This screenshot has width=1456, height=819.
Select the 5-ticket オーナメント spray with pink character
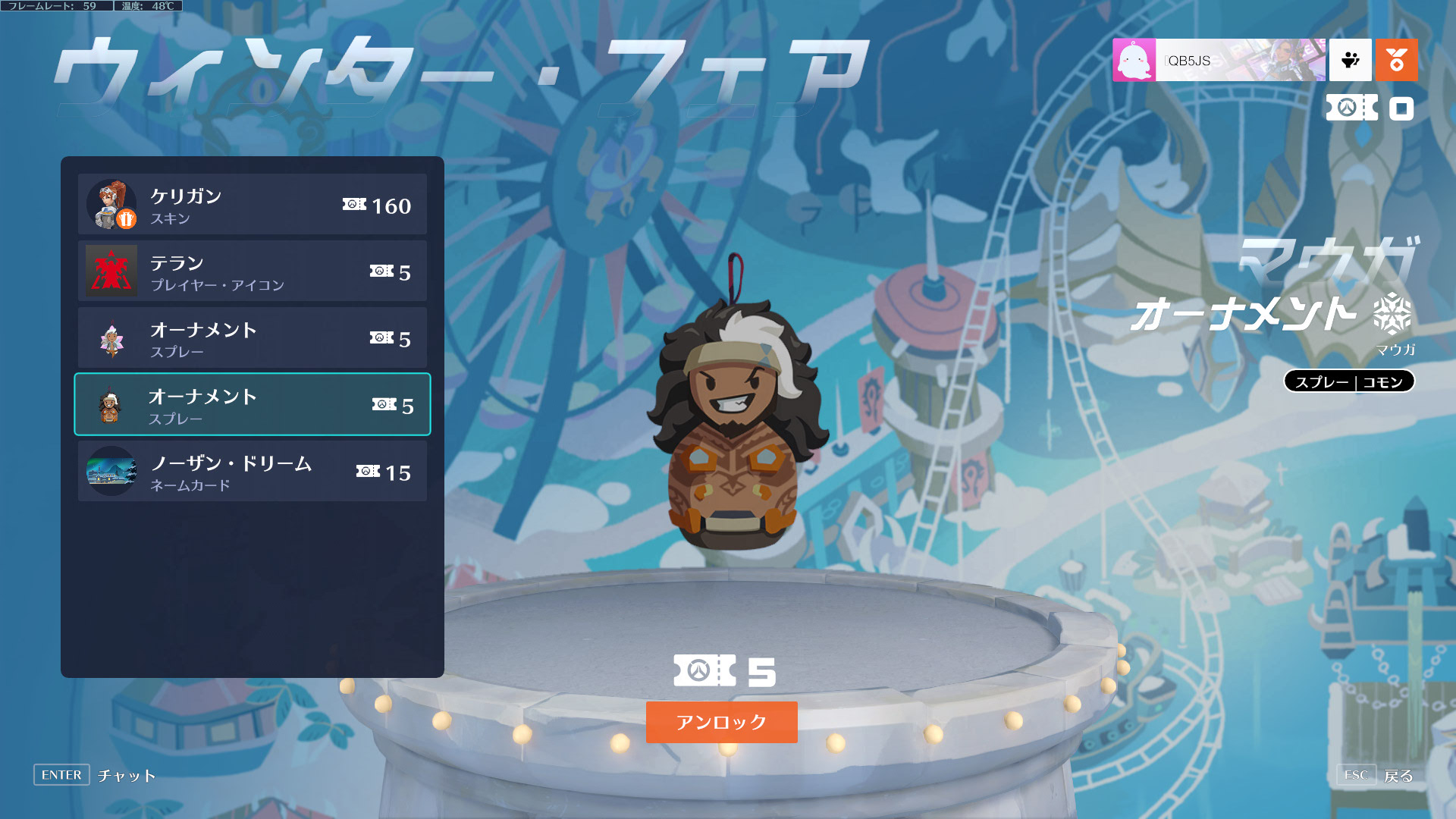[252, 338]
